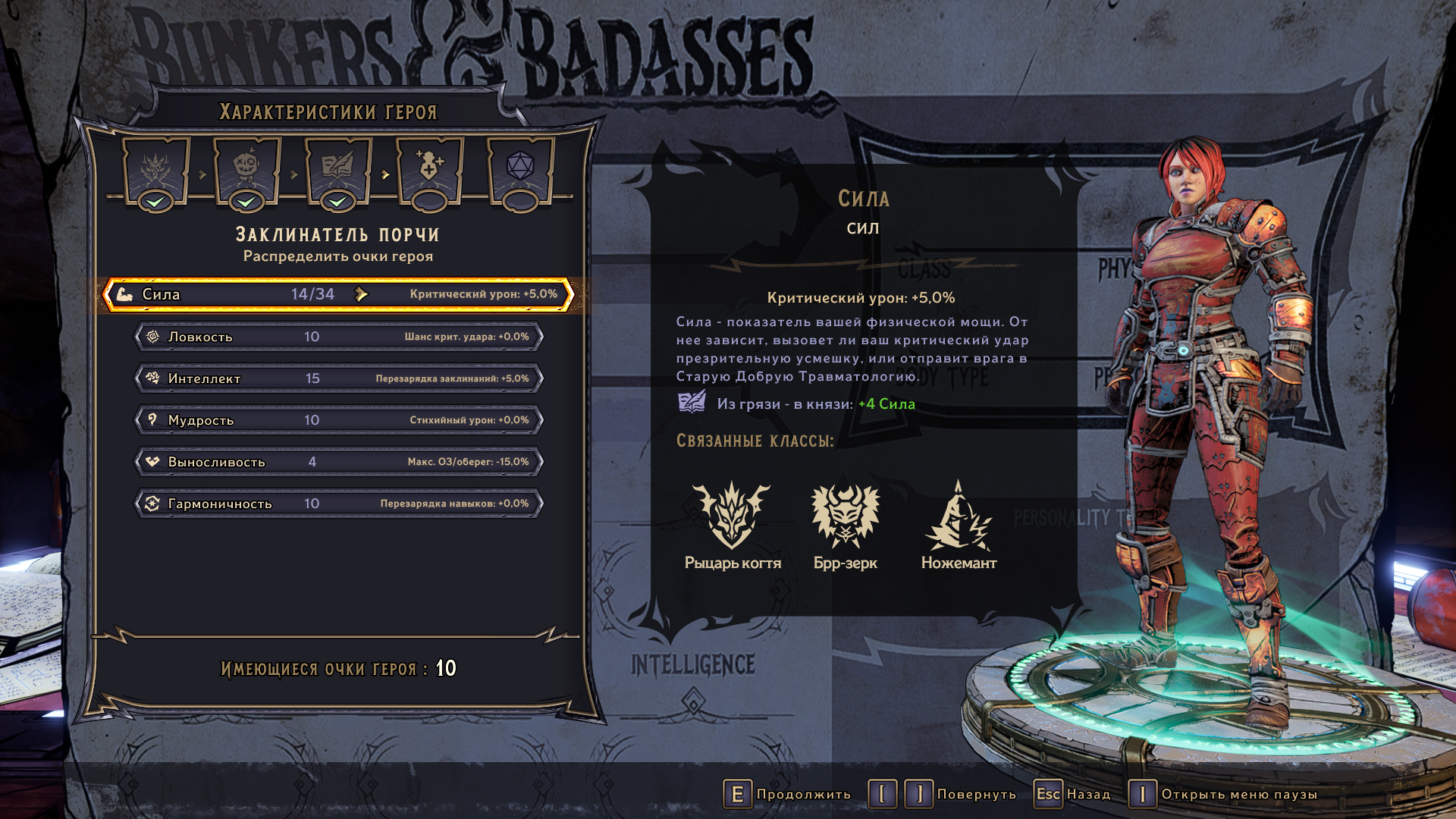
Task: Increase Сила with the right arrow
Action: point(362,294)
